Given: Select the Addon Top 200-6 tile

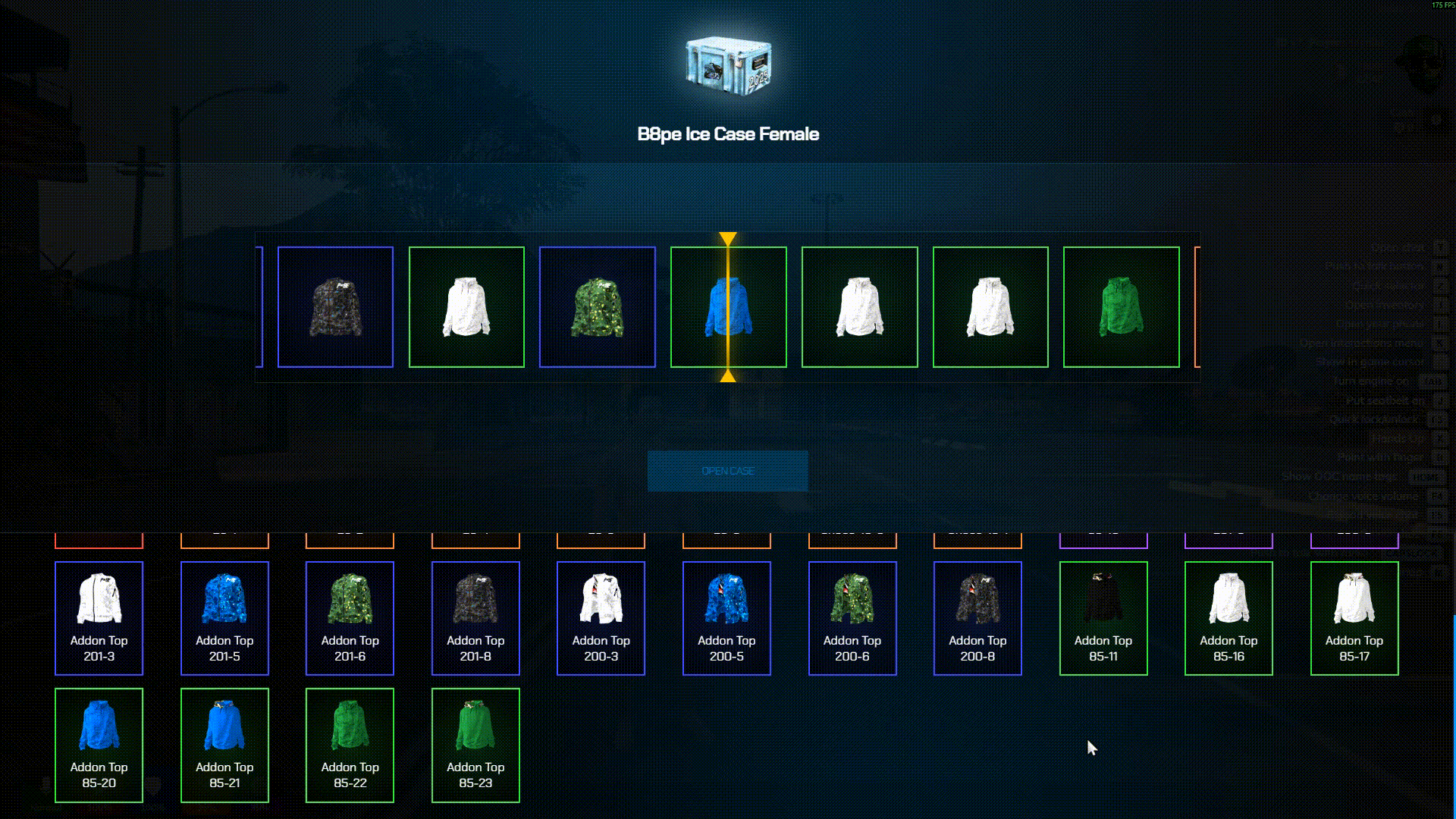Looking at the screenshot, I should click(x=852, y=618).
